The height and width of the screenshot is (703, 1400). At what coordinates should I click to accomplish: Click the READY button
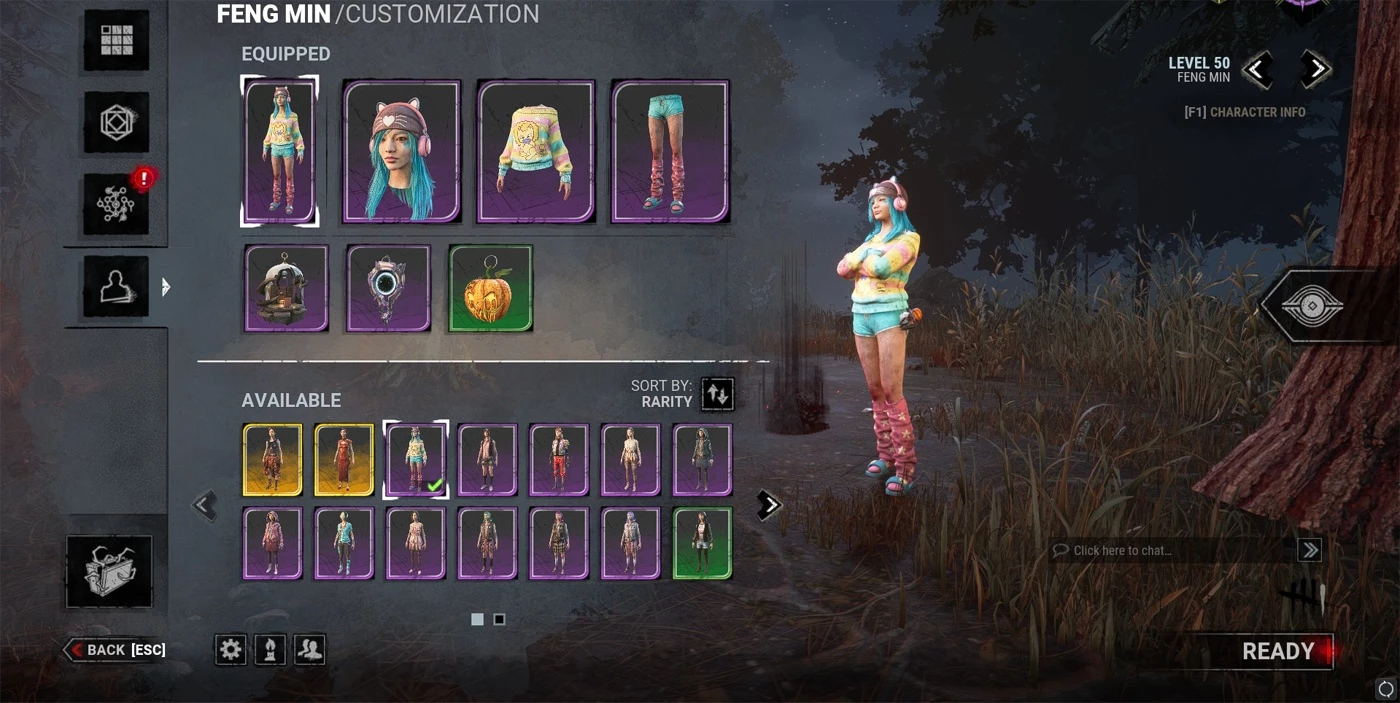(x=1277, y=652)
